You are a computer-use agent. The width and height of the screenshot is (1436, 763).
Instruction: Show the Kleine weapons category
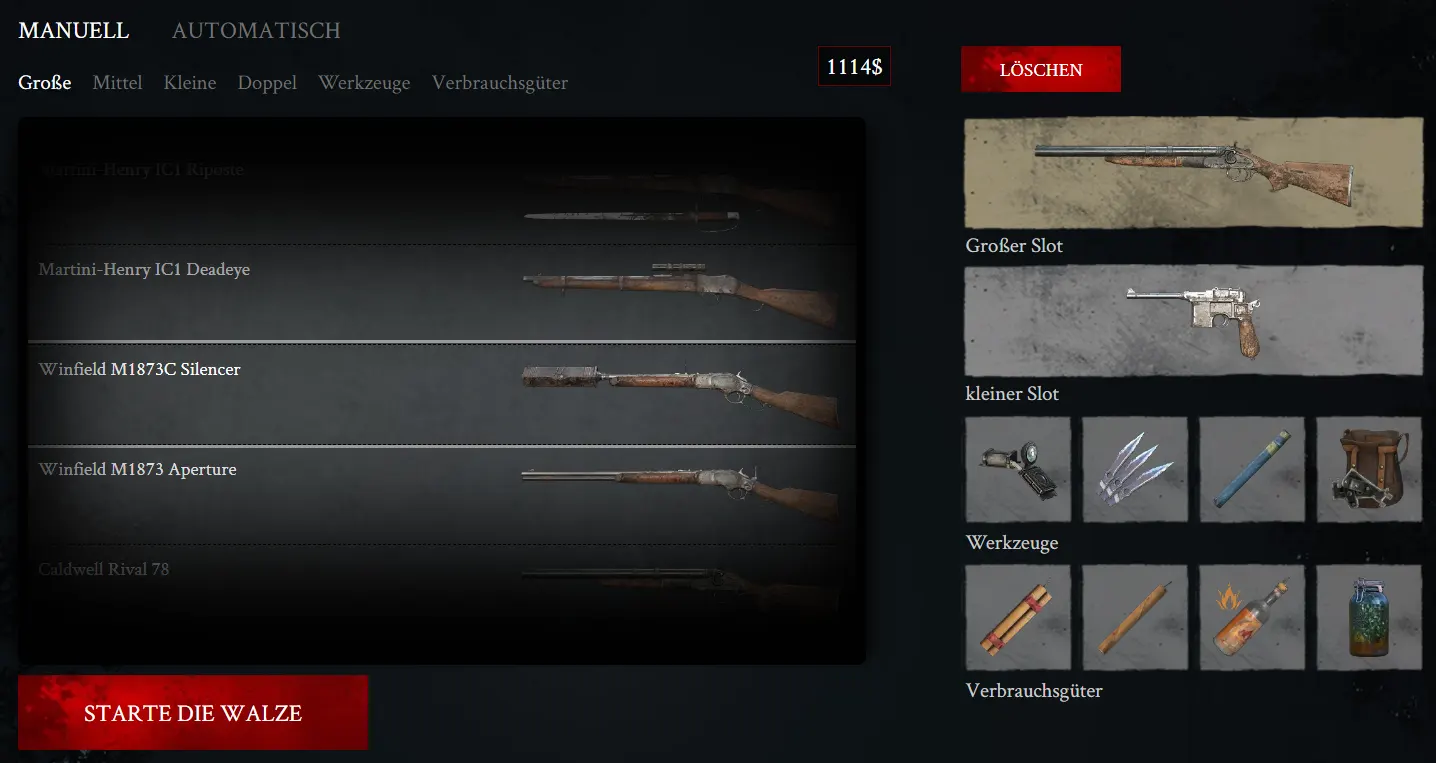click(190, 83)
